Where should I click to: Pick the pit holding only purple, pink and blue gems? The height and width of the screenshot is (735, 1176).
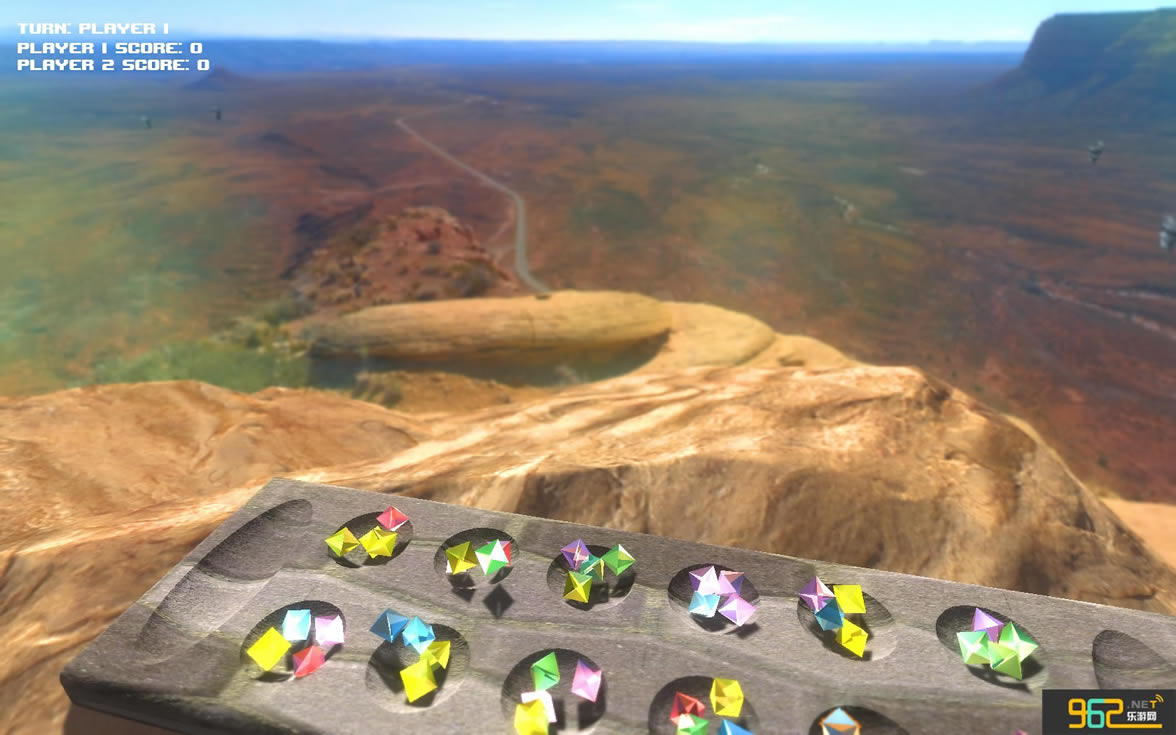point(716,597)
